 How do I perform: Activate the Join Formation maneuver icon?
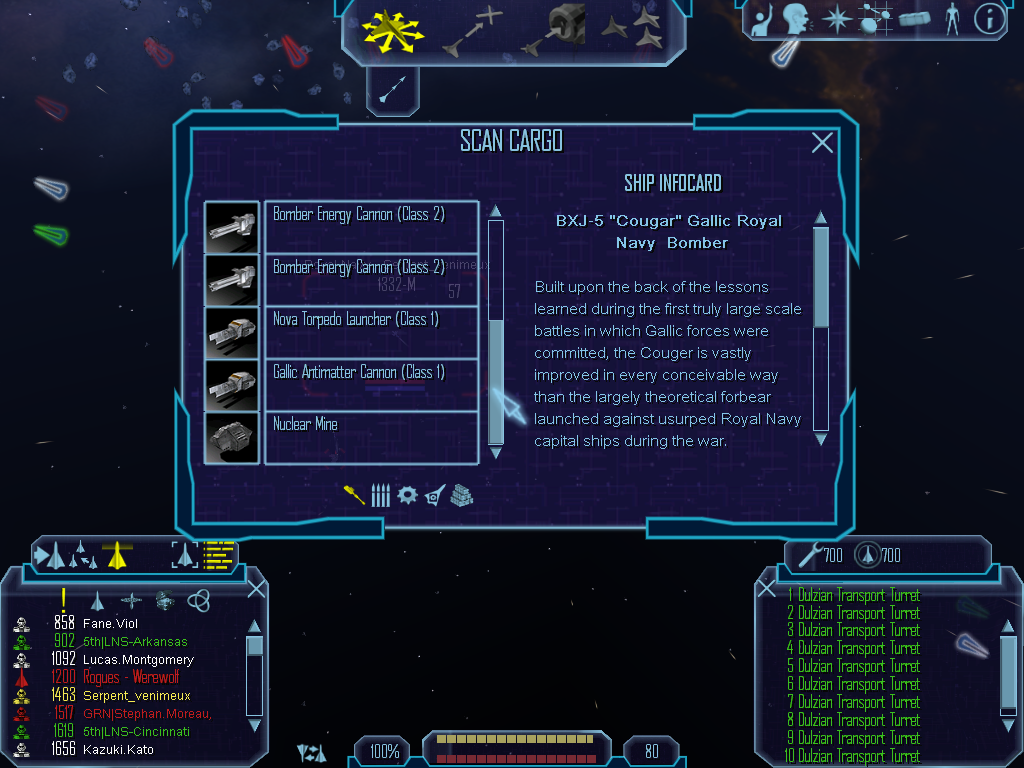point(632,31)
